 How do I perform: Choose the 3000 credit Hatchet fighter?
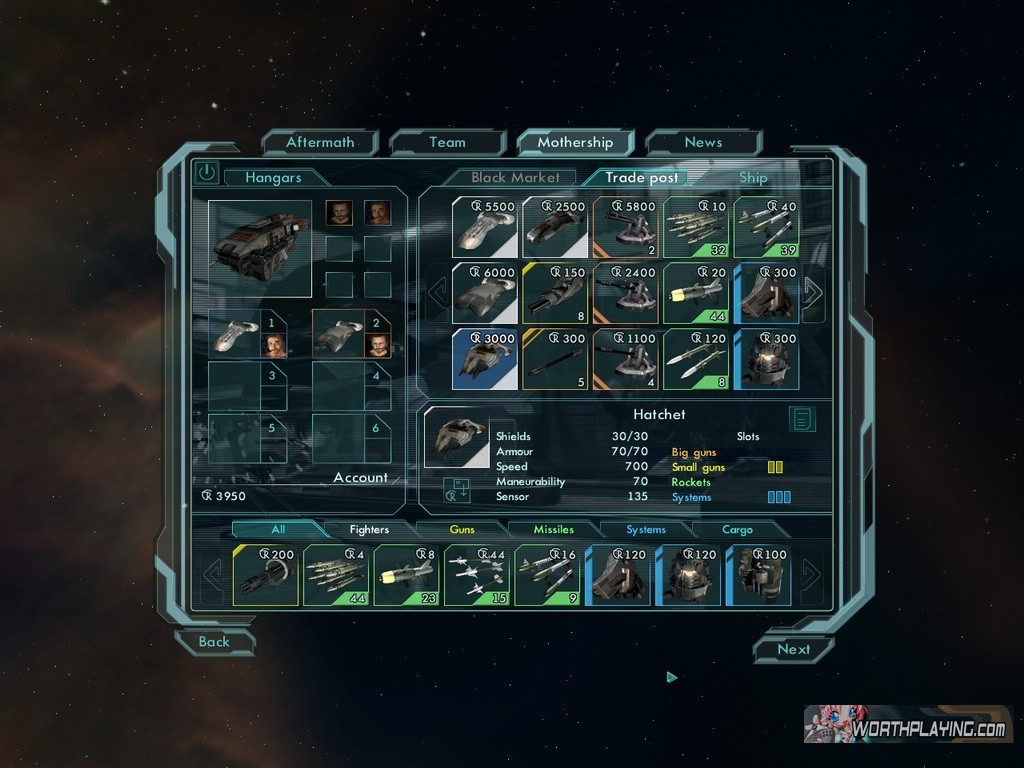point(485,359)
